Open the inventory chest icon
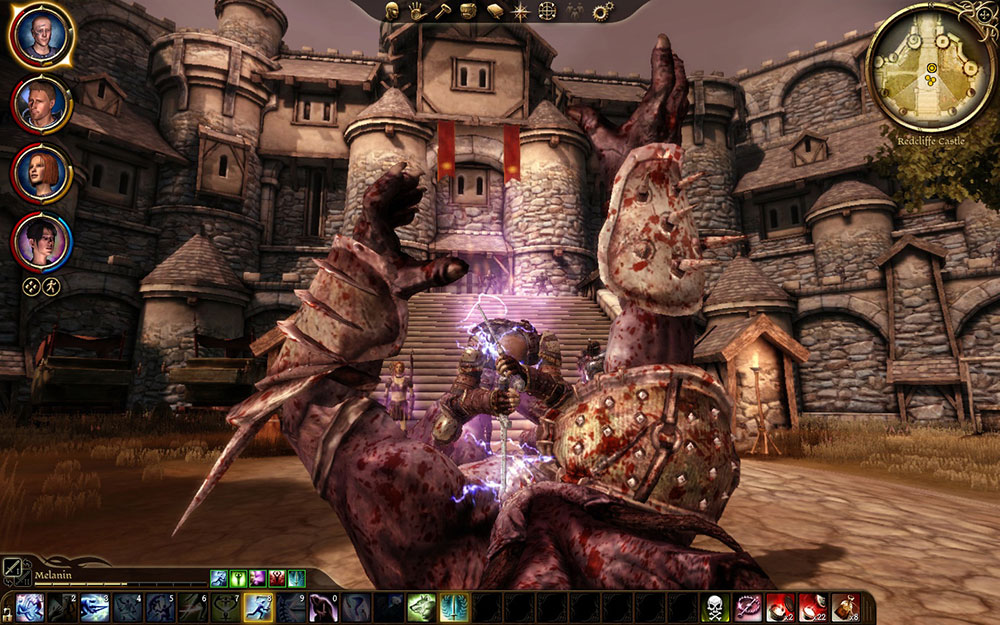1000x625 pixels. [x=467, y=11]
